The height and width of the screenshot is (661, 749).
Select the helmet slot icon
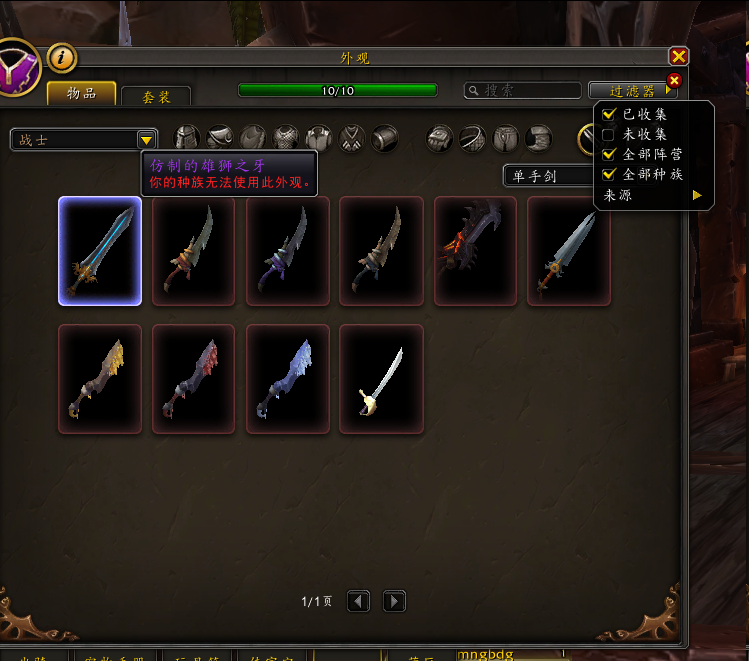coord(187,138)
